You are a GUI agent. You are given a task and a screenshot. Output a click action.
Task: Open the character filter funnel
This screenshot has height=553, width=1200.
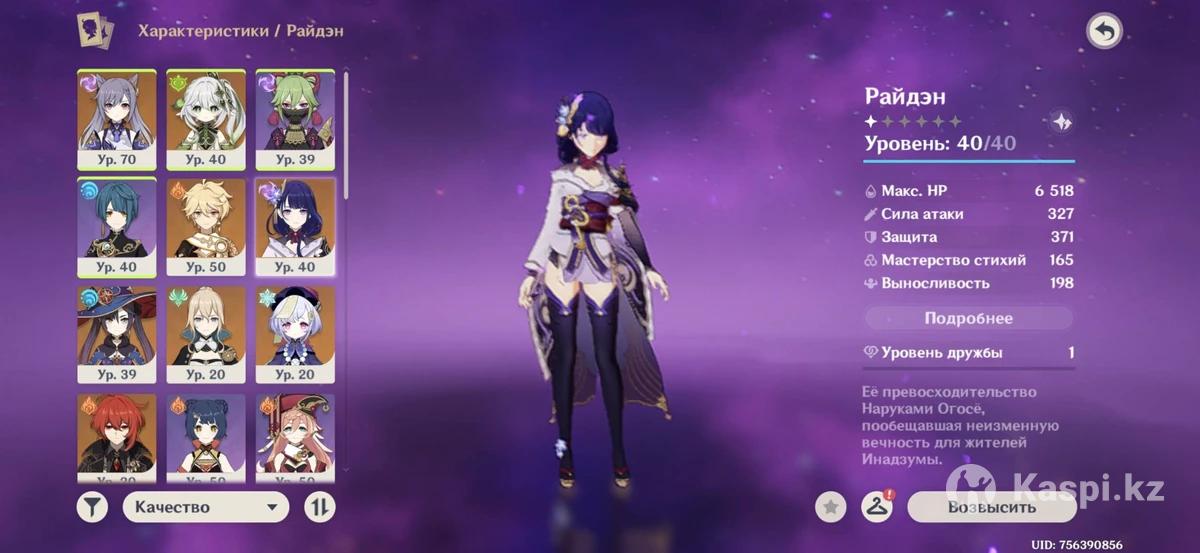coord(92,507)
